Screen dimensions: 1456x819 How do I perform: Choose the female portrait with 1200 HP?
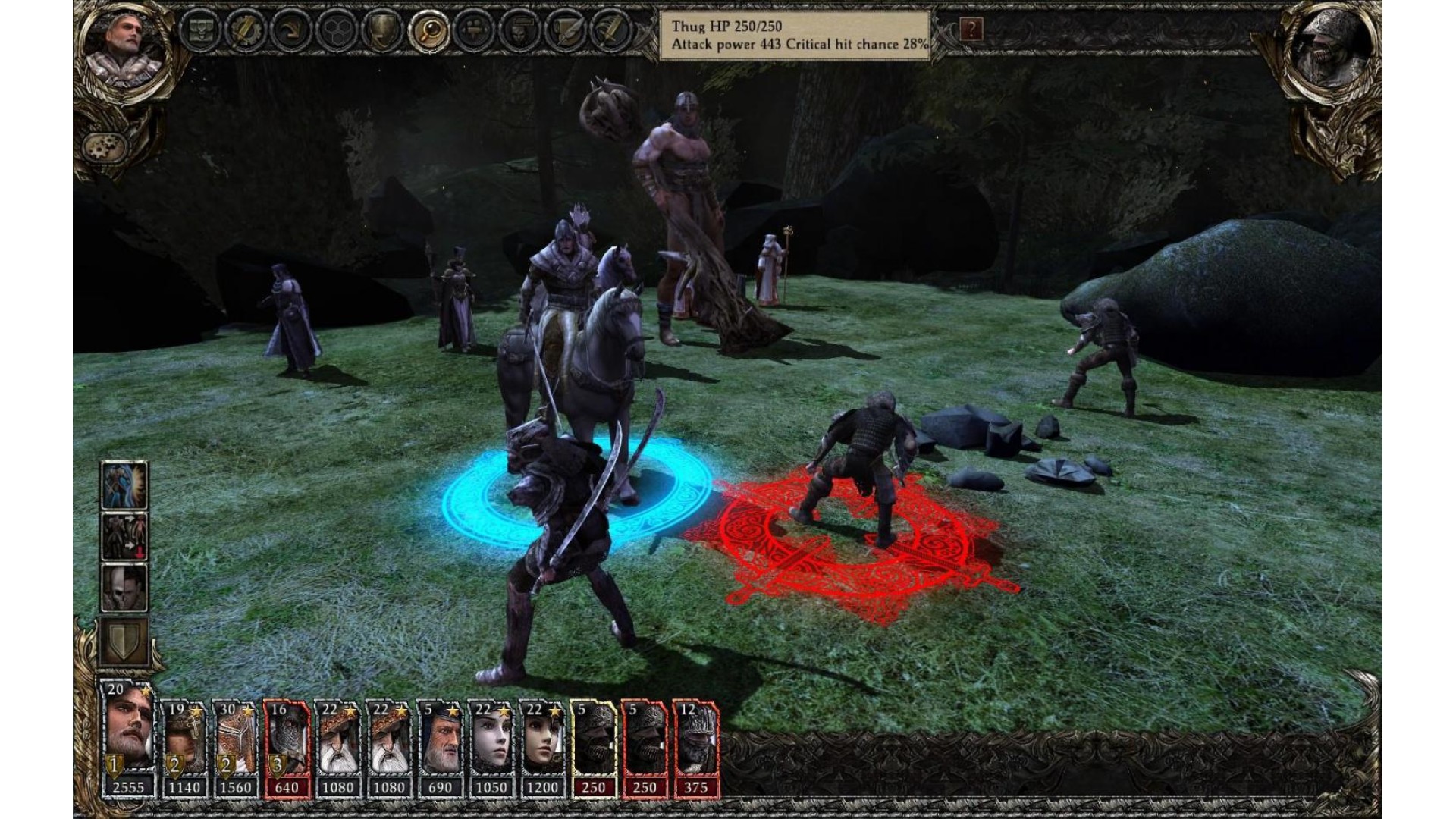tap(542, 748)
